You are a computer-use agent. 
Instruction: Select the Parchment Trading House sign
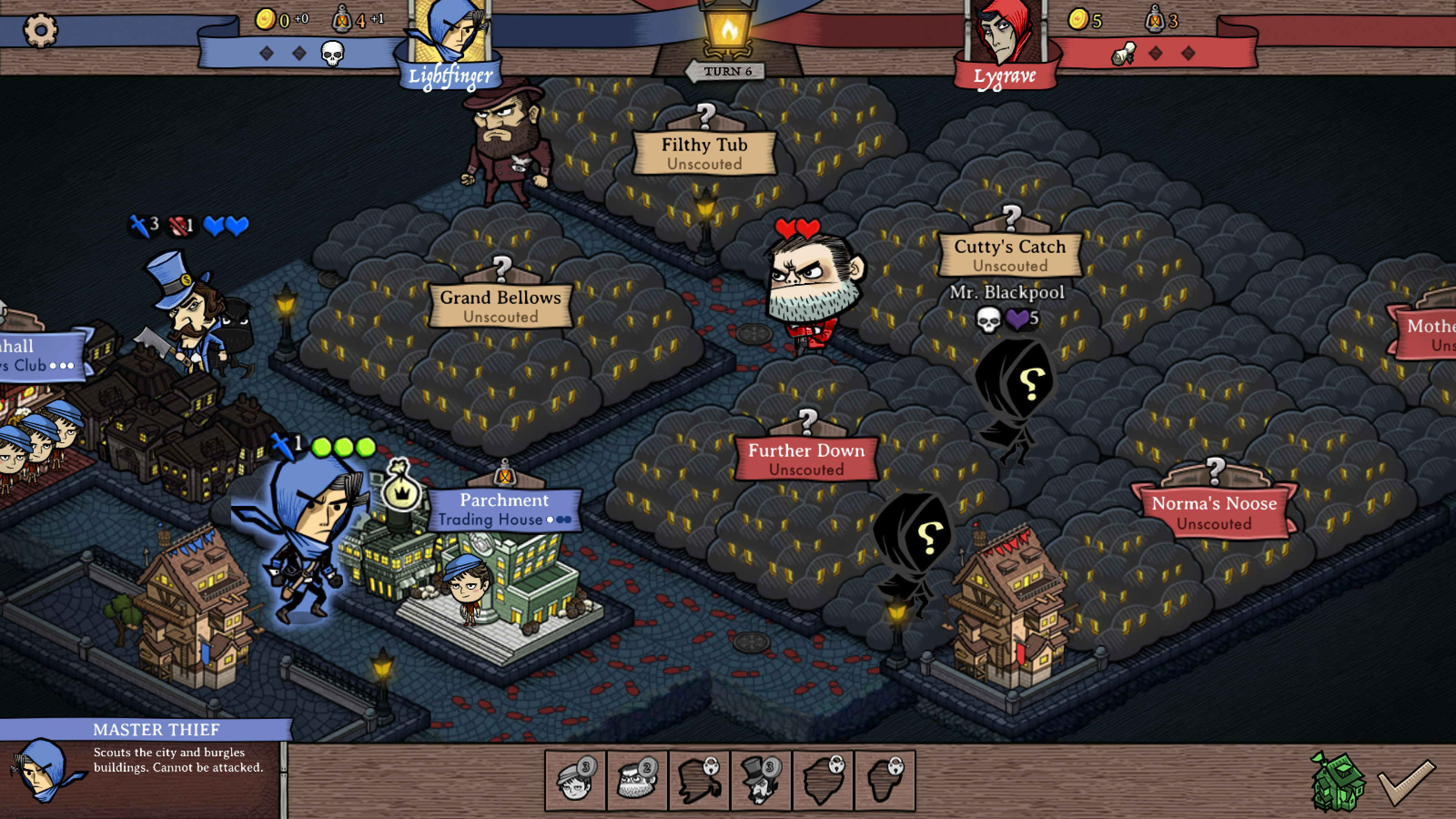point(504,509)
